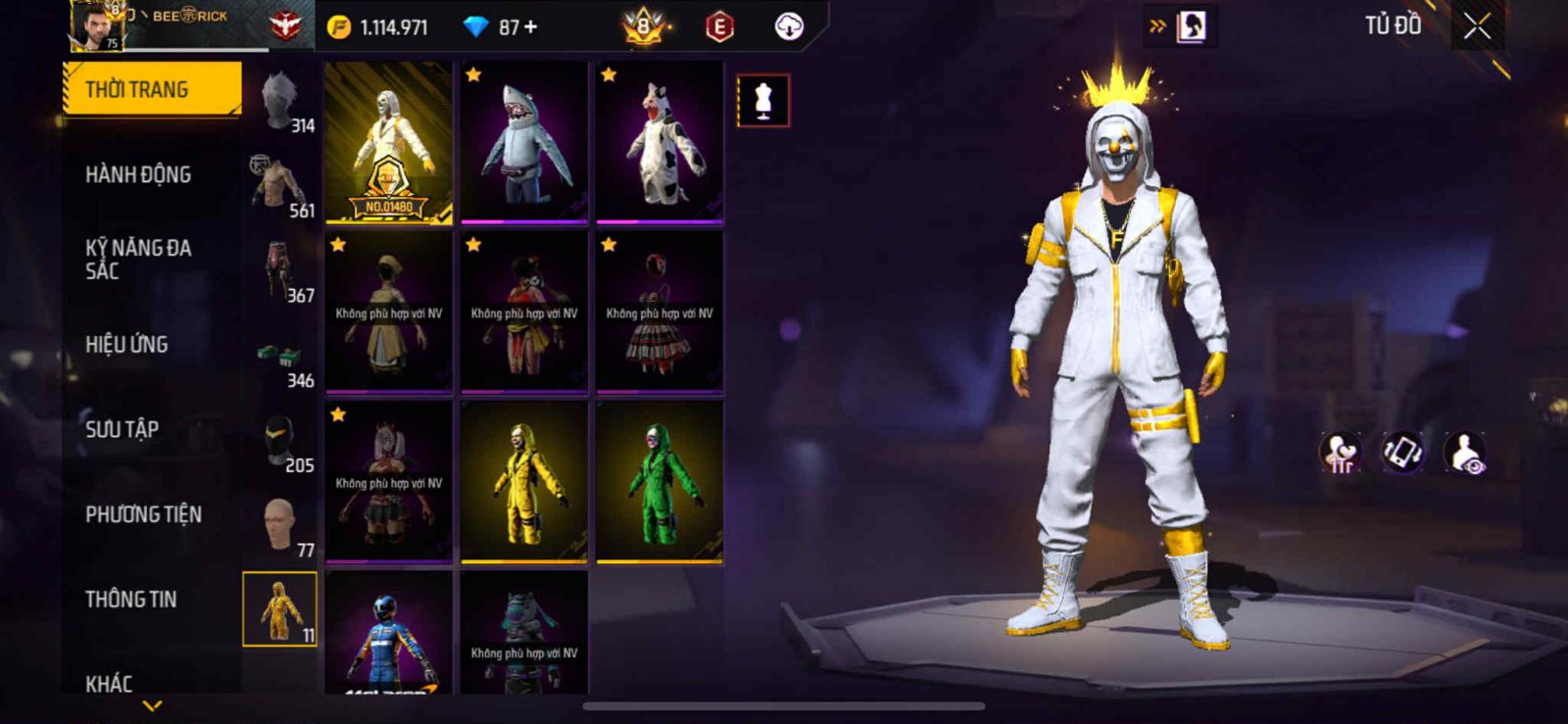
Task: Choose the shark costume tile
Action: (524, 142)
